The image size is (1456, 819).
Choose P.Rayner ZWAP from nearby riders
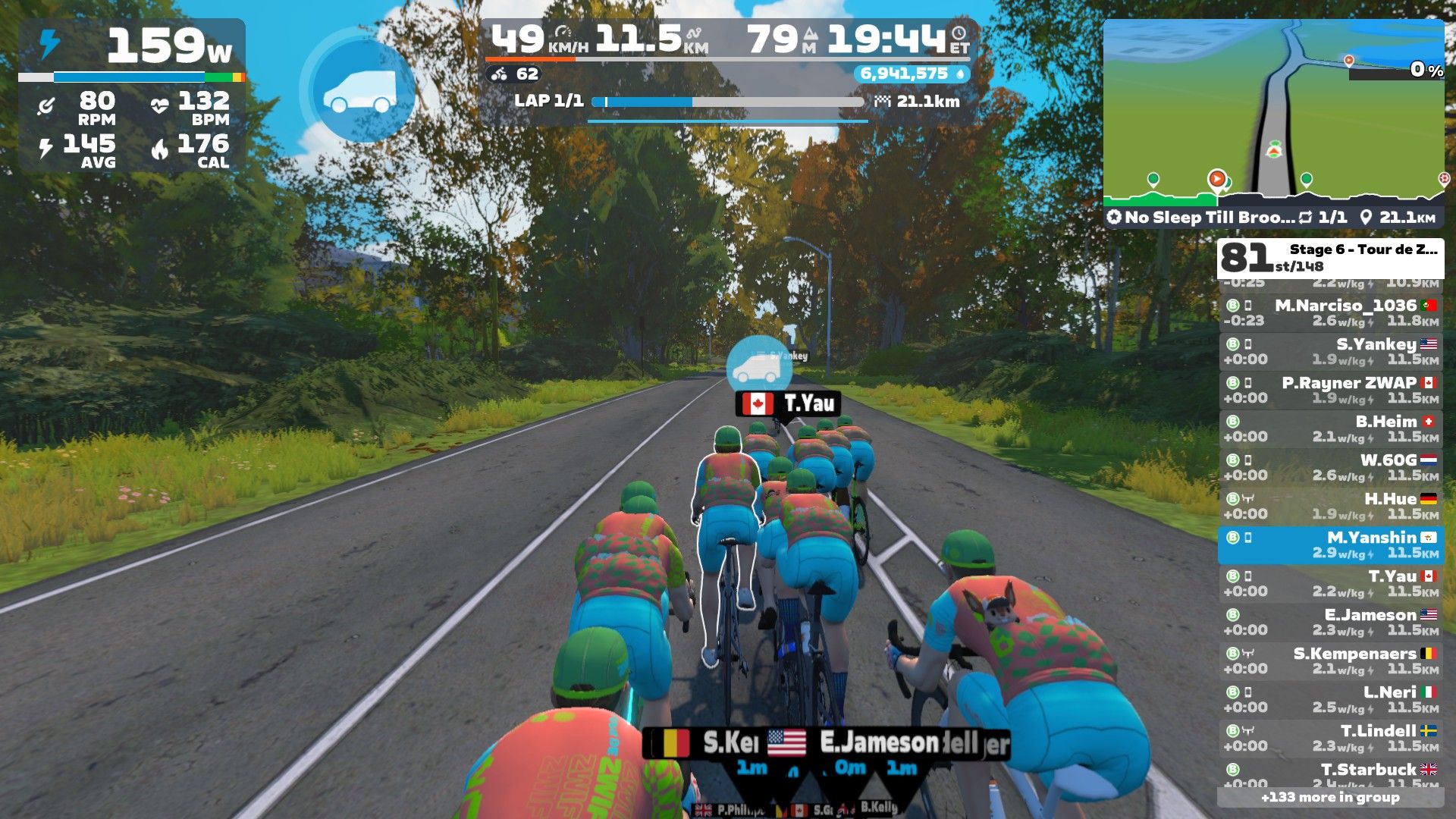[x=1331, y=390]
